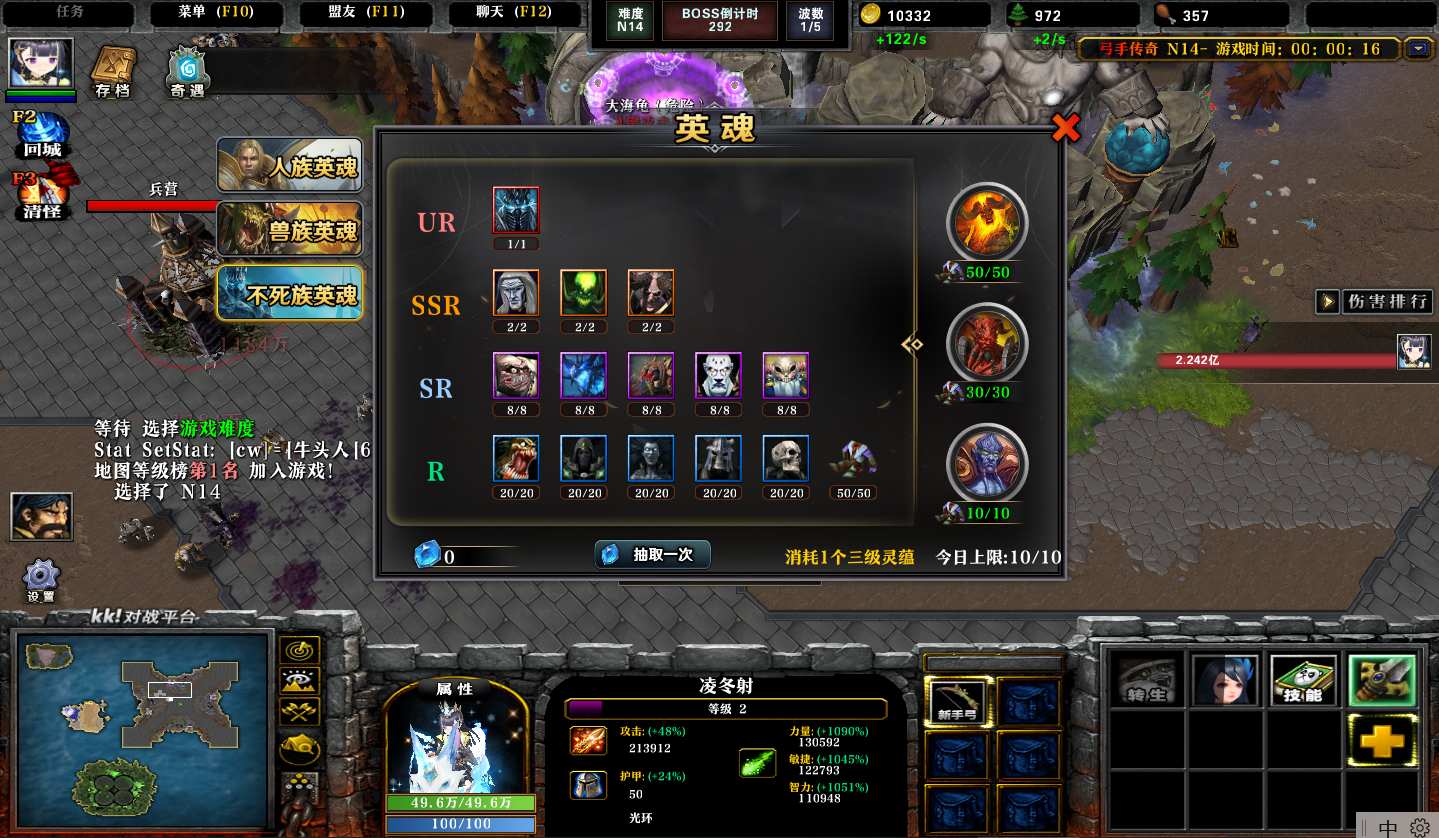The height and width of the screenshot is (838, 1439).
Task: Open the 奇遇 adventure icon
Action: [187, 73]
